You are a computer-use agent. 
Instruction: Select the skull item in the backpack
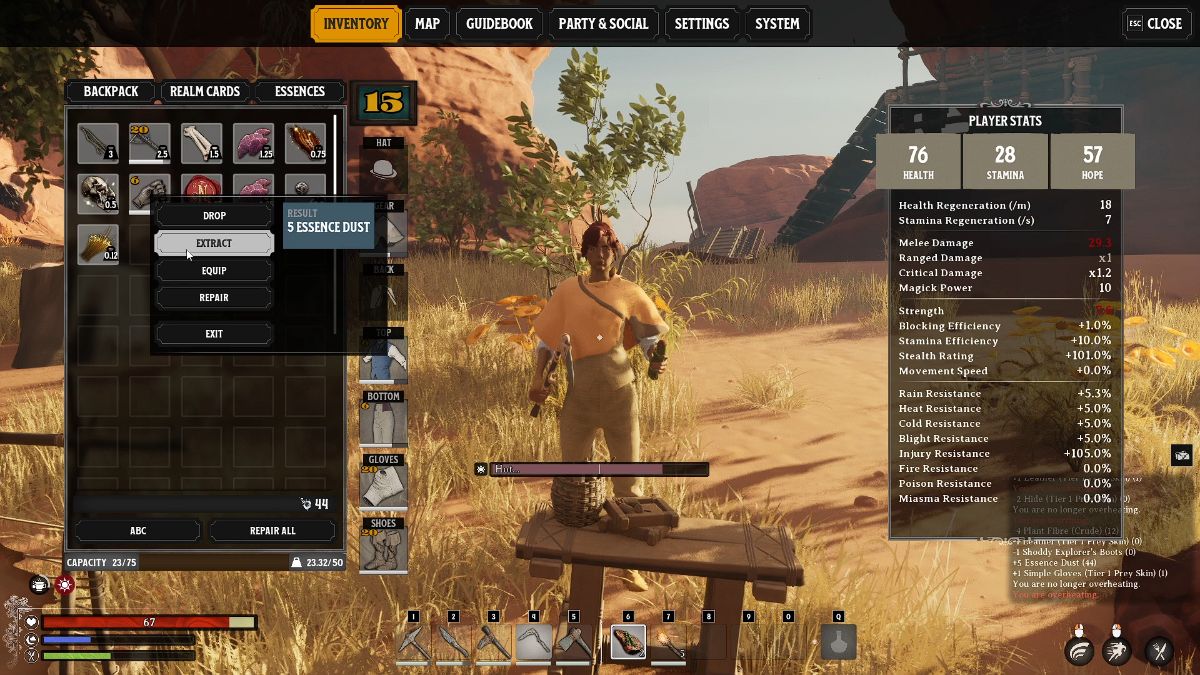(x=98, y=193)
